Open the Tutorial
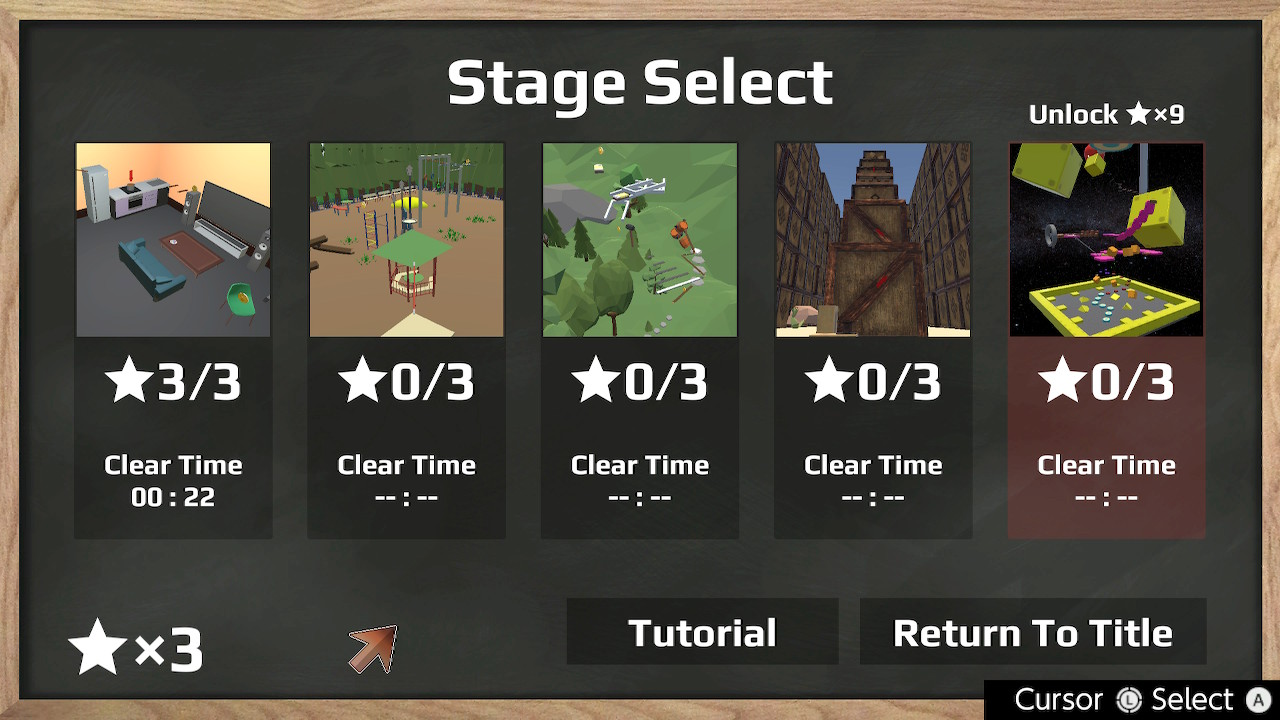This screenshot has width=1280, height=720. point(702,631)
